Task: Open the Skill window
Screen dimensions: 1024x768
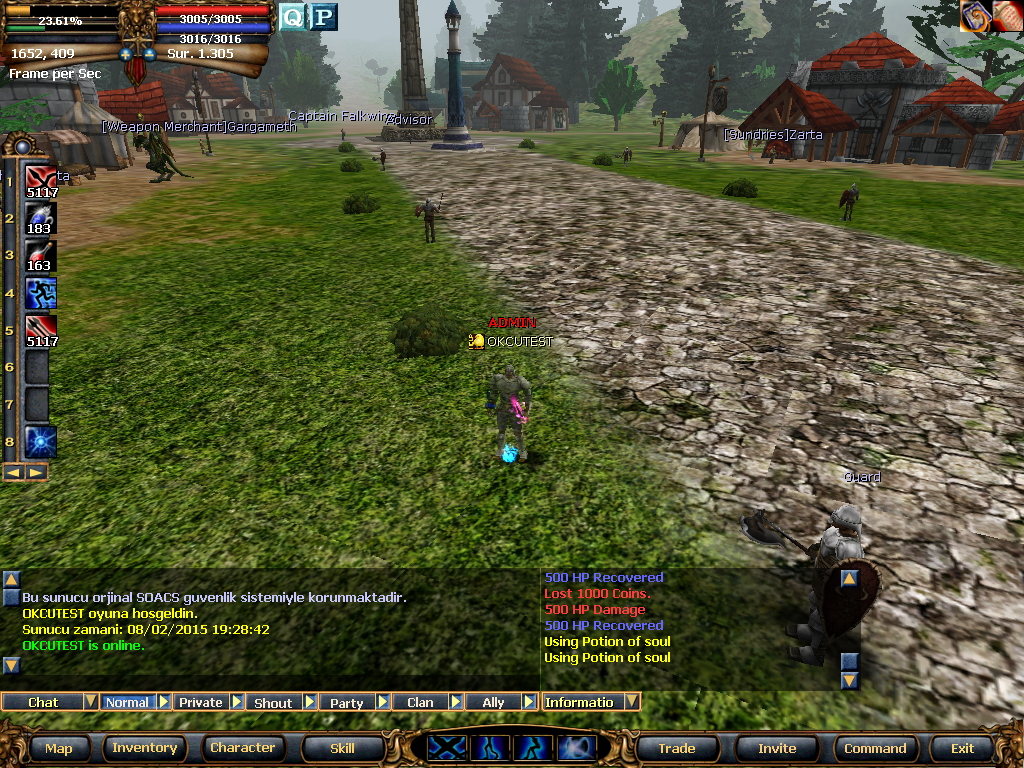Action: point(342,748)
